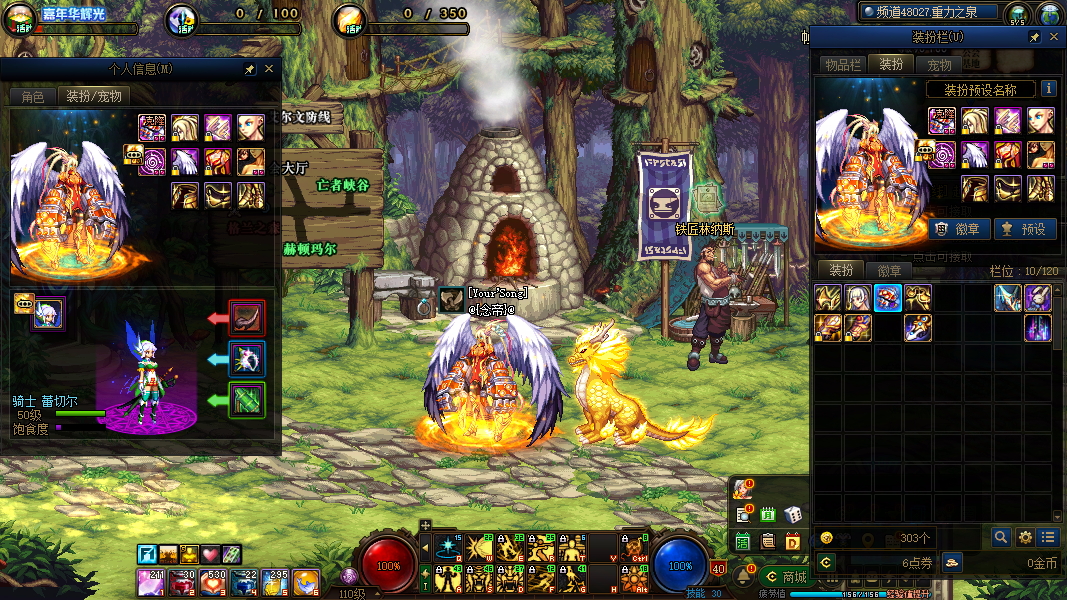Open the gear settings button in inventory
Image resolution: width=1067 pixels, height=600 pixels.
(1025, 537)
